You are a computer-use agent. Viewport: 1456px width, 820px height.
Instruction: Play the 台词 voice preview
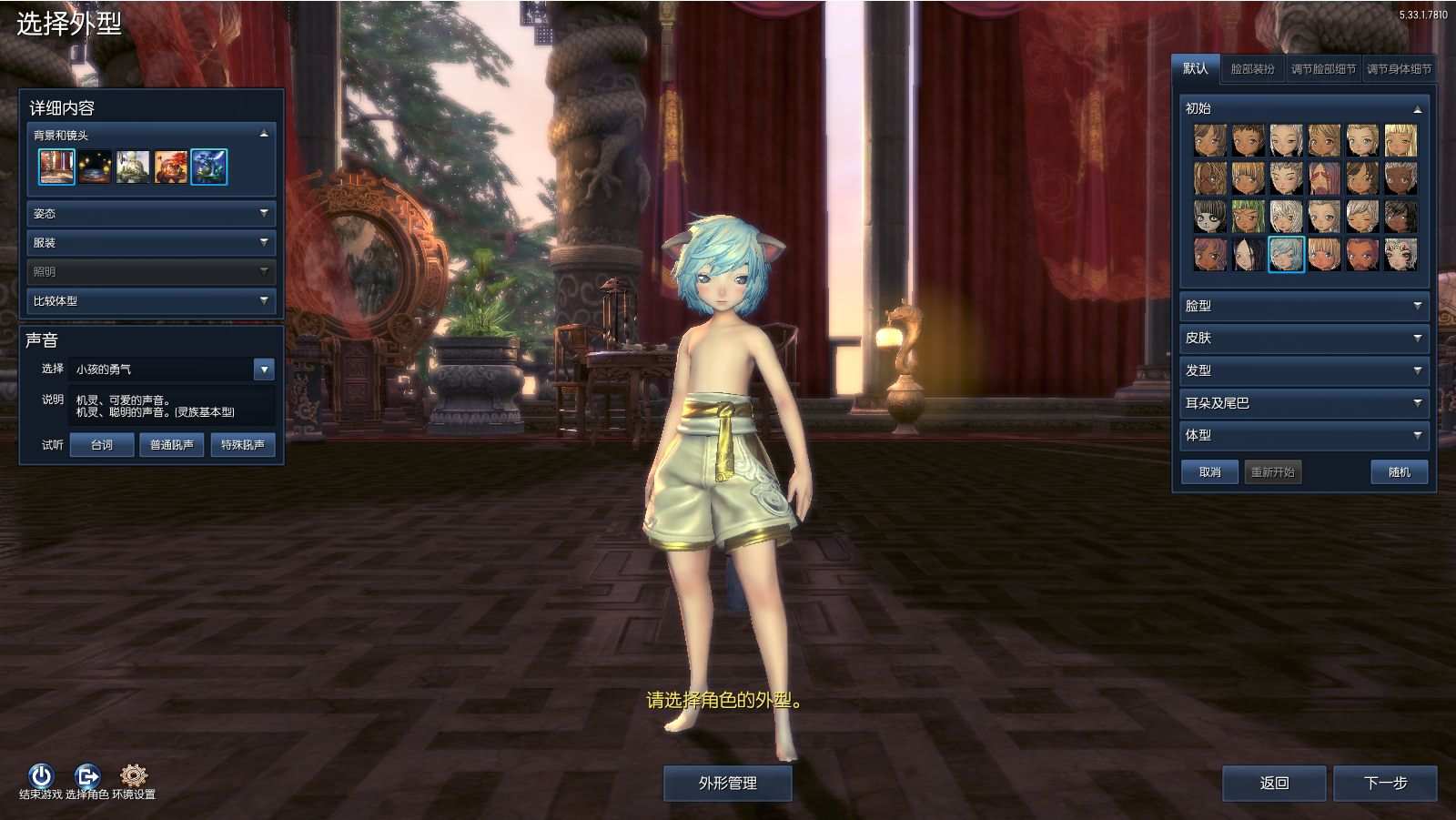tap(101, 445)
